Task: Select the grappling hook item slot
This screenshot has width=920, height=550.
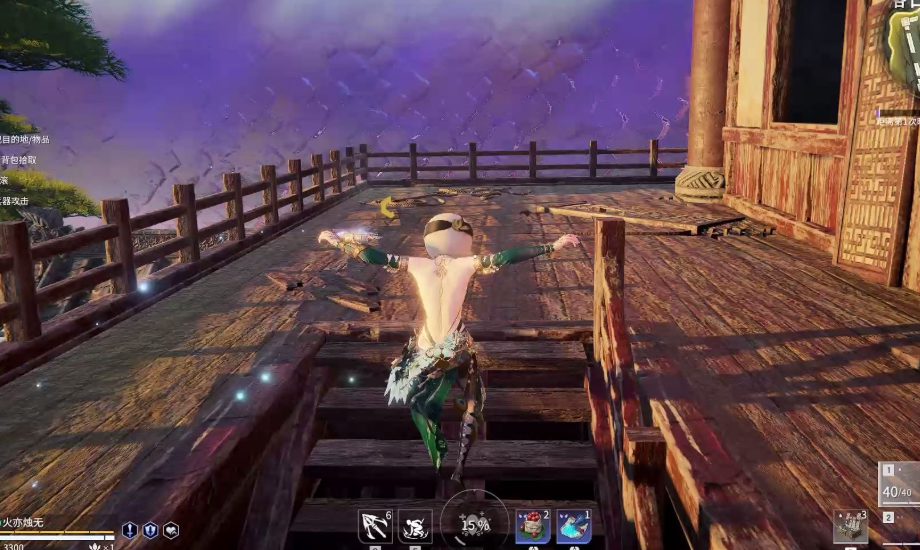Action: 375,525
